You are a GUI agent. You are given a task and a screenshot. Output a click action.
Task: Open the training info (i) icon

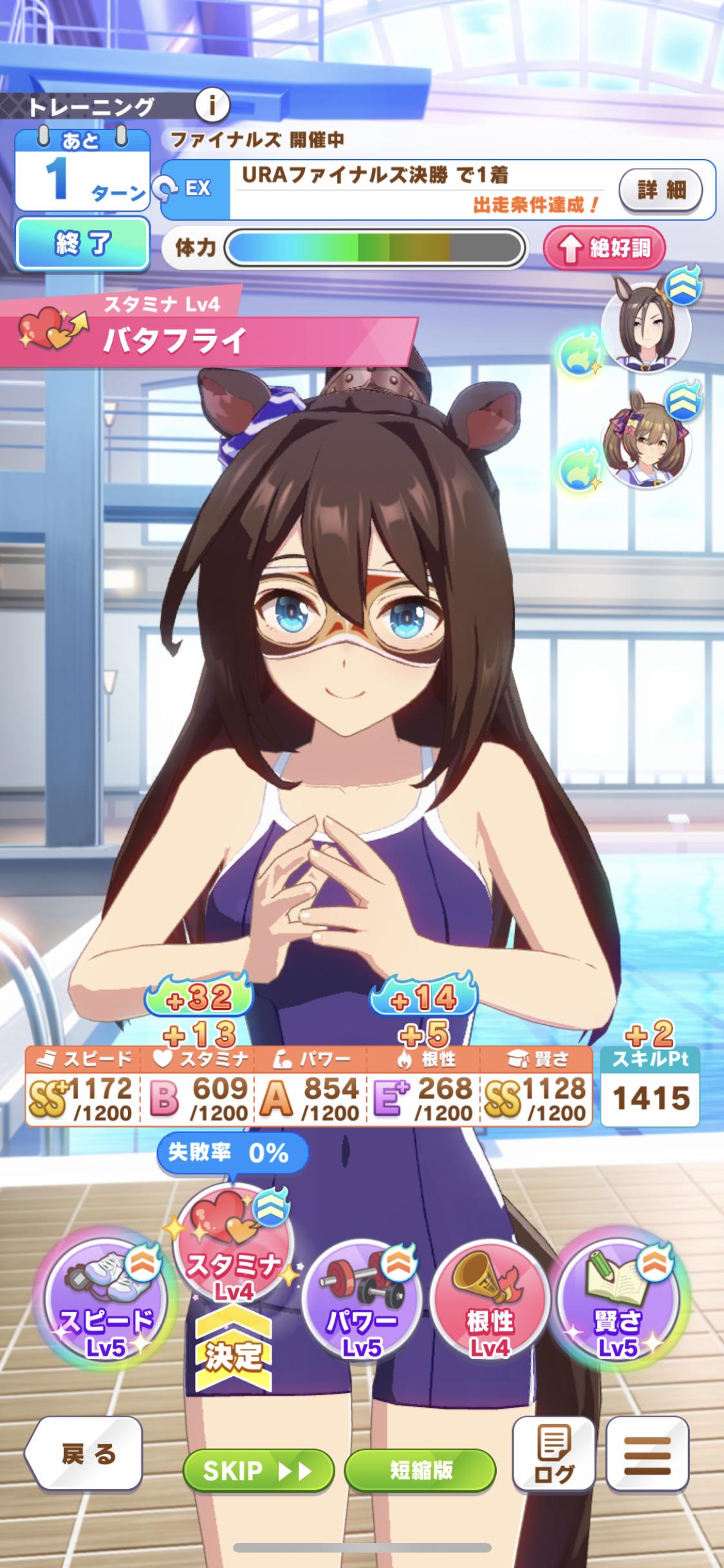[x=212, y=104]
